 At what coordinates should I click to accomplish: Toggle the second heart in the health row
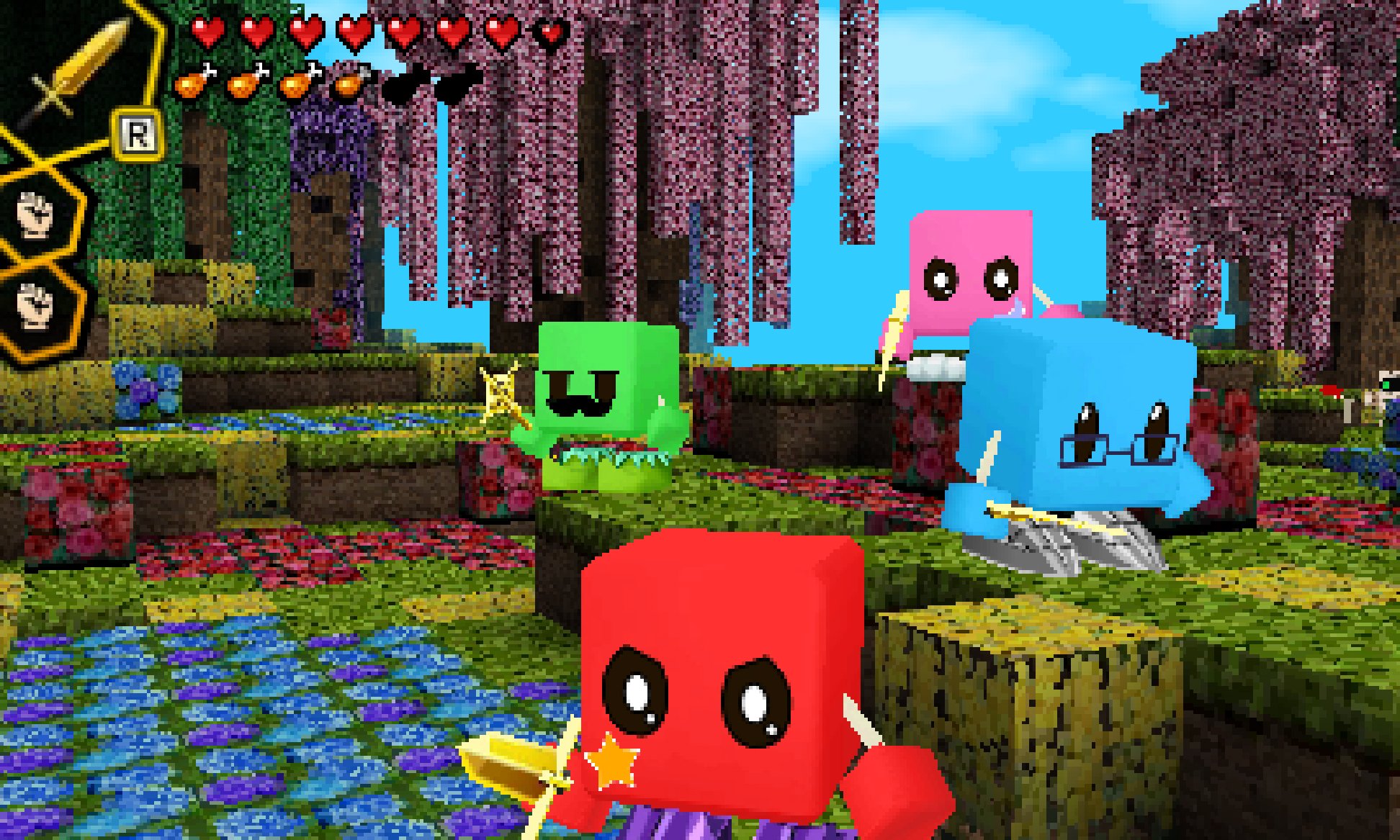(x=256, y=32)
